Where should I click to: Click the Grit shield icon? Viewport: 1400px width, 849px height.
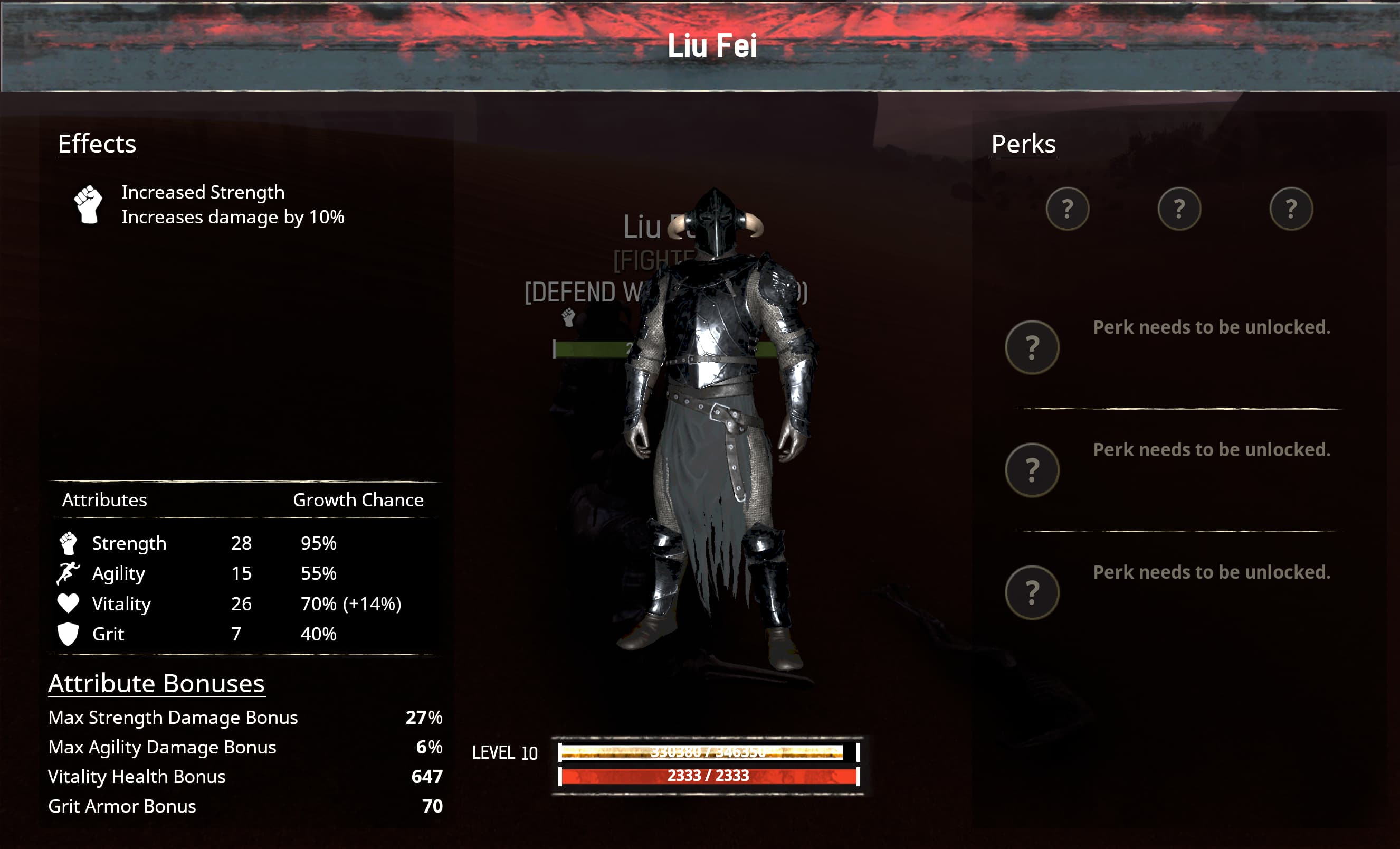[69, 633]
